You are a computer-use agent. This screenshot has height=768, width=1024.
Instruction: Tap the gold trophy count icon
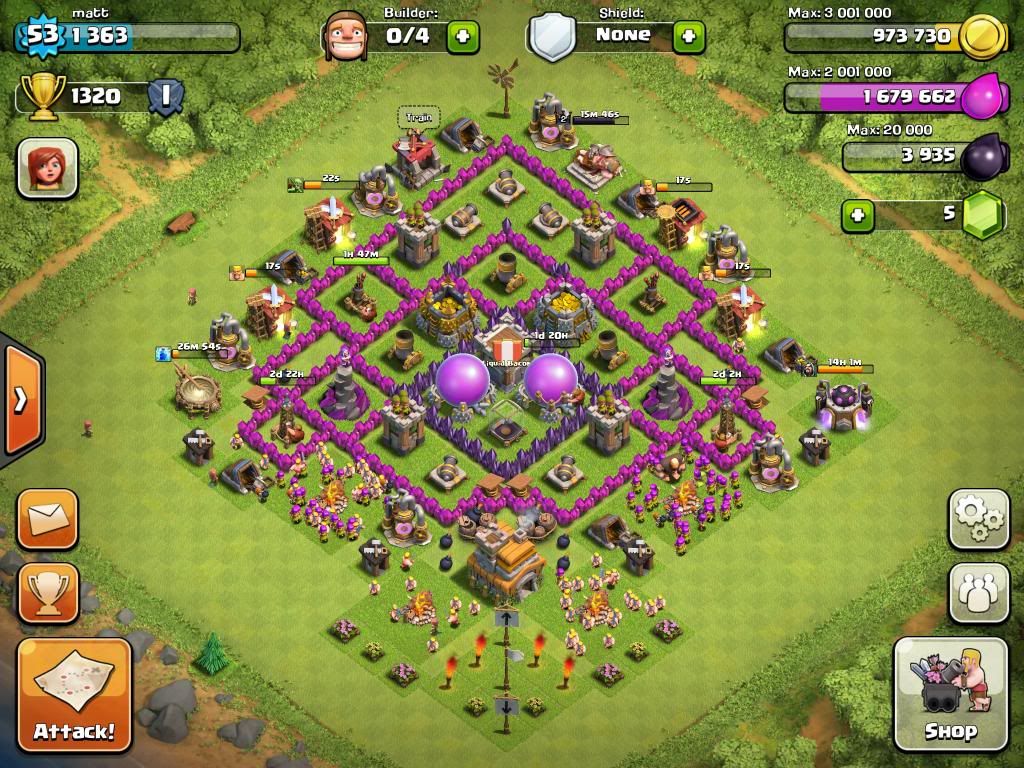click(x=42, y=96)
